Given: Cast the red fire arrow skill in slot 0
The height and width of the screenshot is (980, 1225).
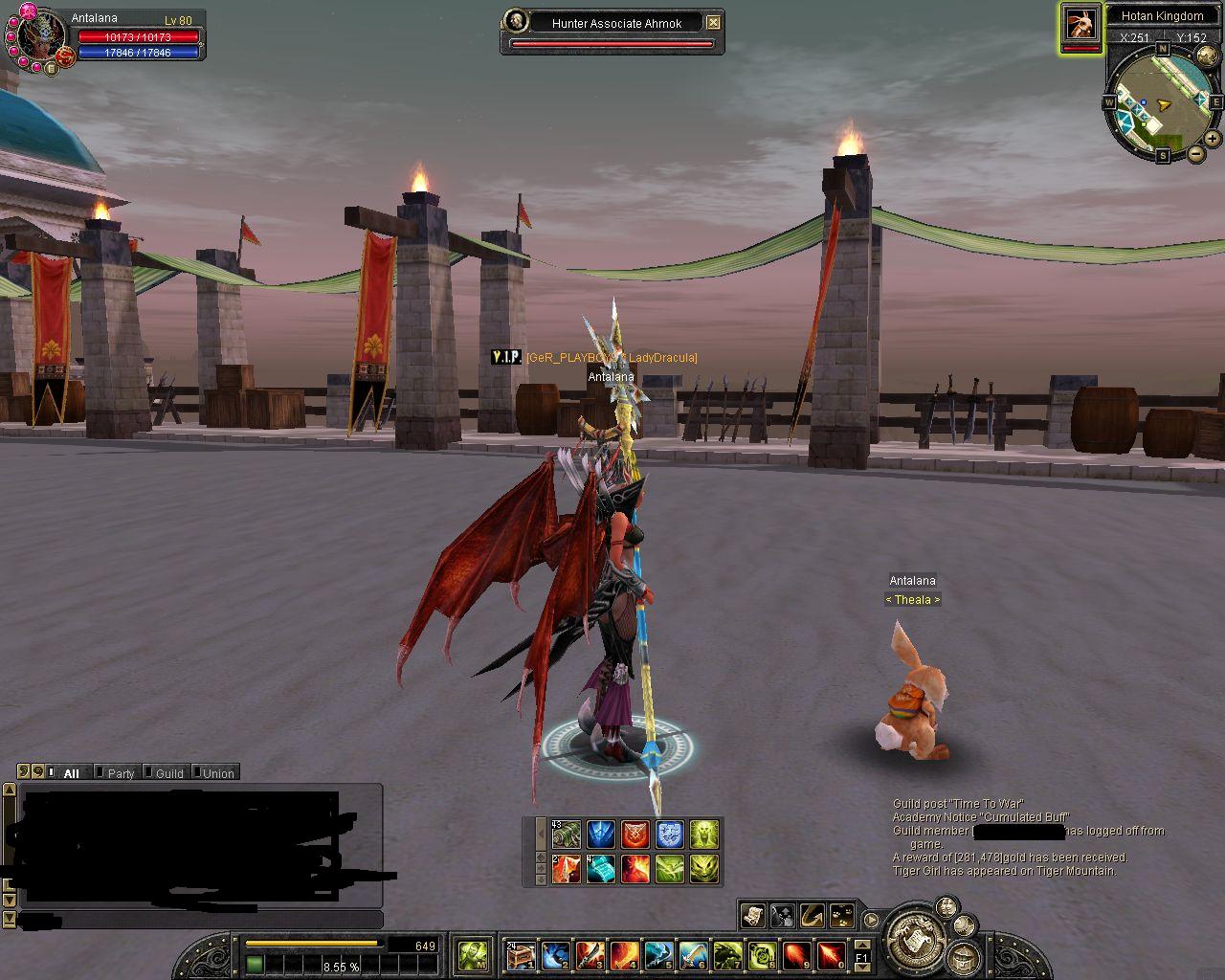Looking at the screenshot, I should 831,954.
